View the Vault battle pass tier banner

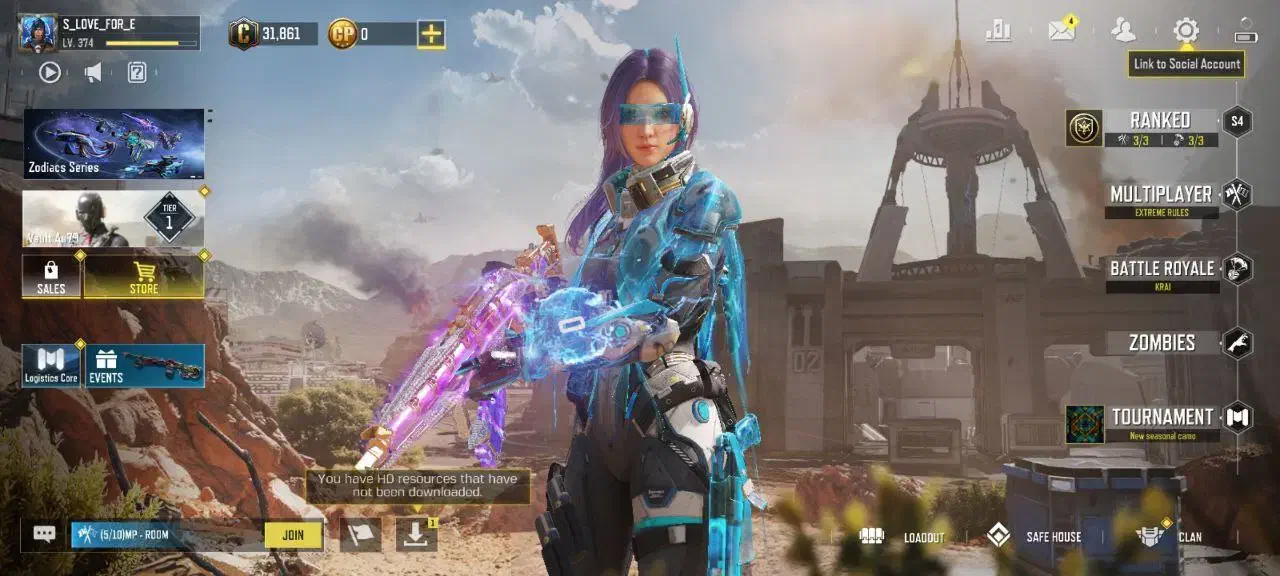click(114, 218)
